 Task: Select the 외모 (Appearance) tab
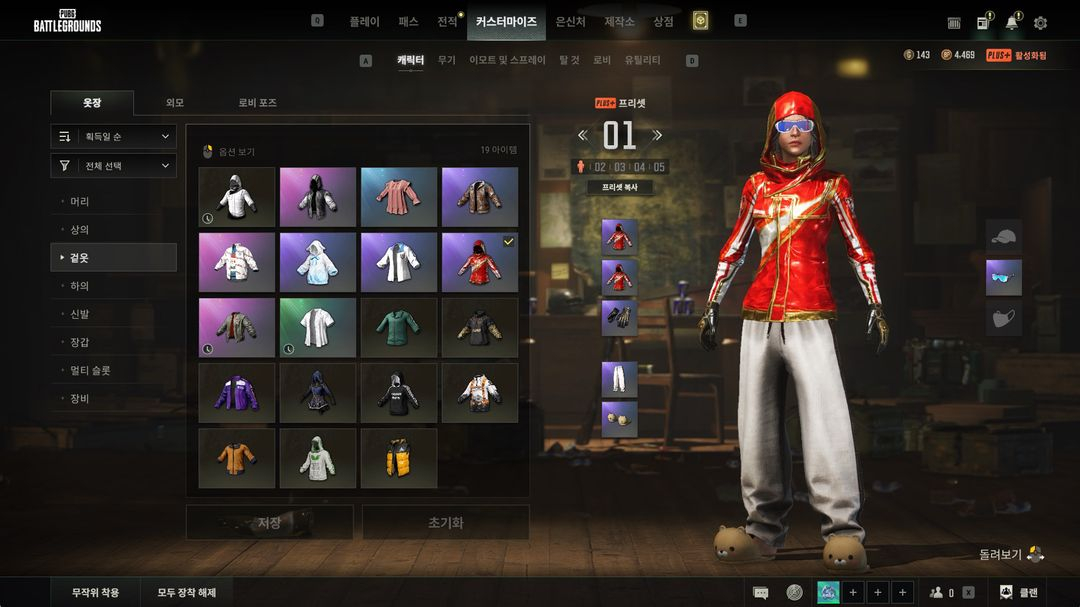click(175, 103)
